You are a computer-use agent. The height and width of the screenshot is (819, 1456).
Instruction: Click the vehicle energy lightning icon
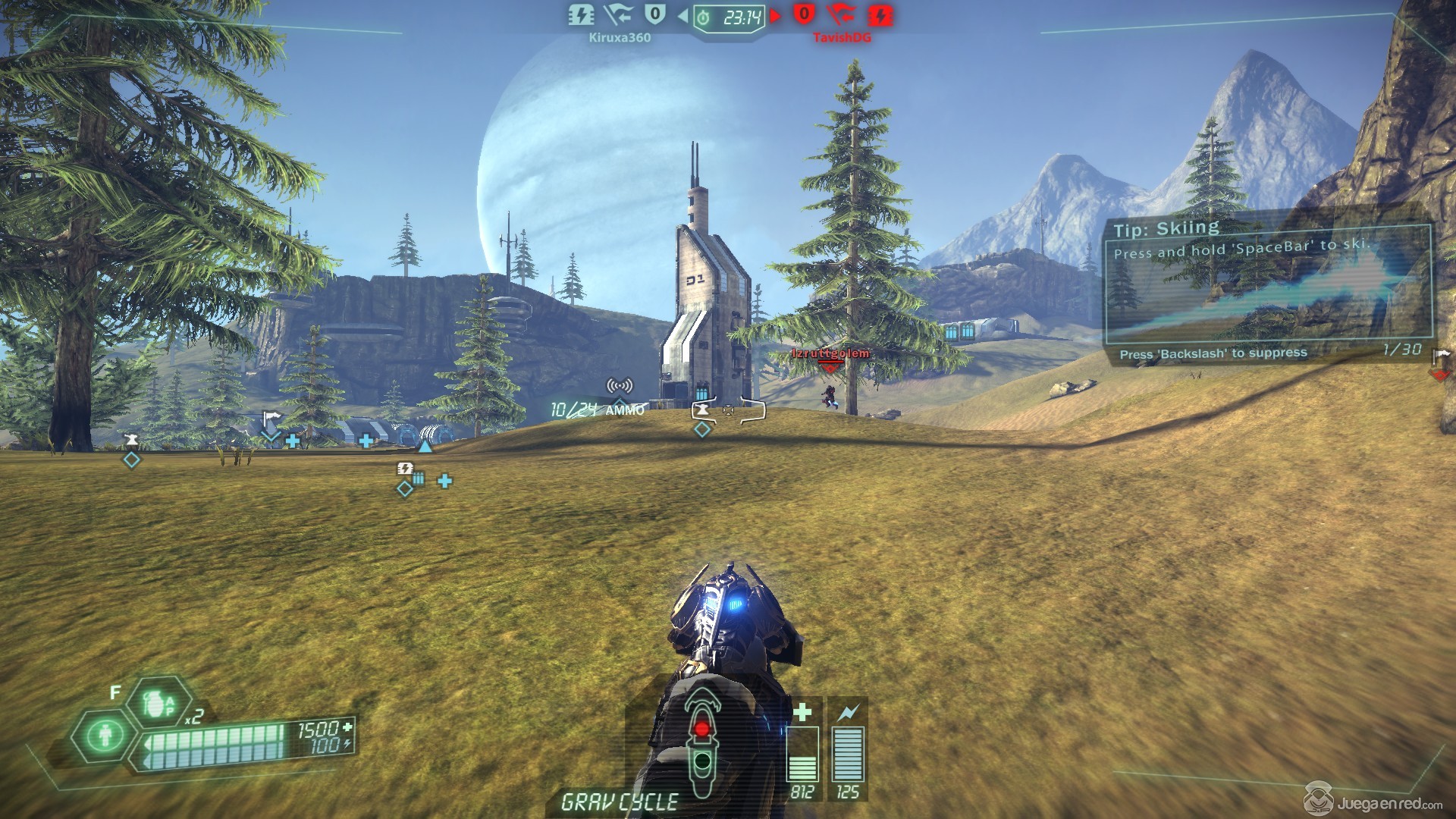(848, 711)
